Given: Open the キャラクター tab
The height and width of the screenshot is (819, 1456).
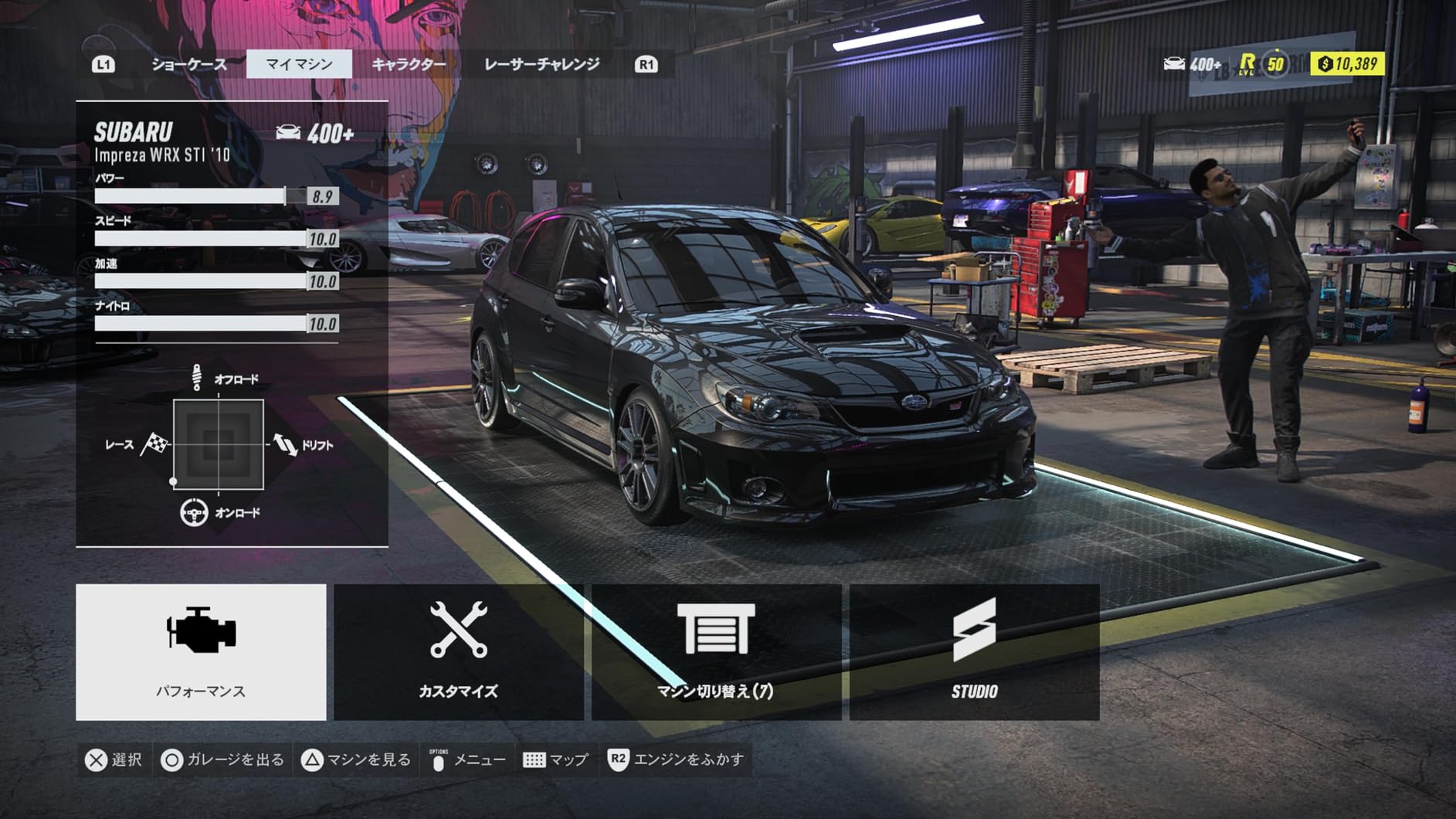Looking at the screenshot, I should [409, 64].
